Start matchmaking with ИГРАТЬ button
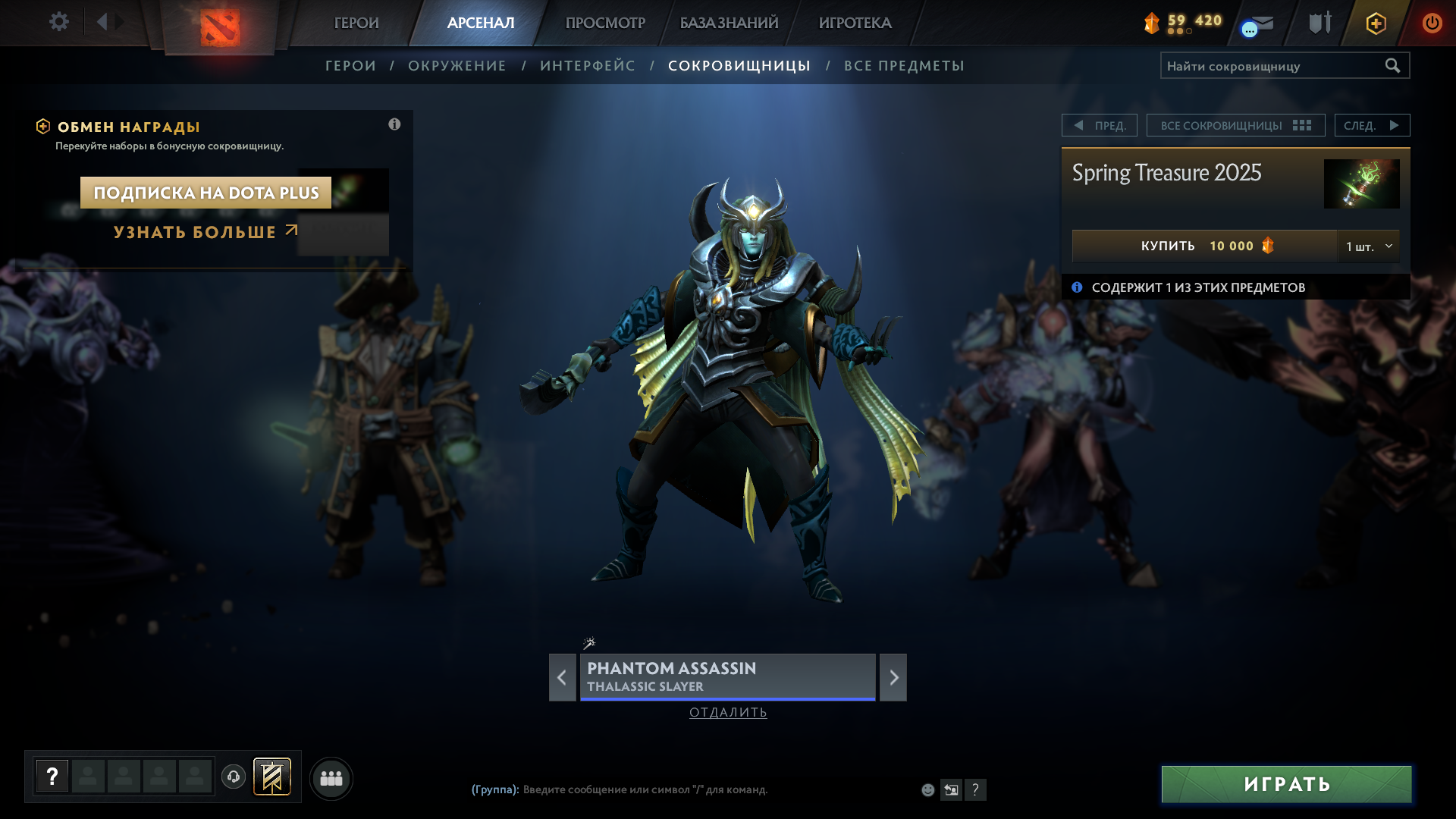Screen dimensions: 1456x819 pyautogui.click(x=1286, y=784)
